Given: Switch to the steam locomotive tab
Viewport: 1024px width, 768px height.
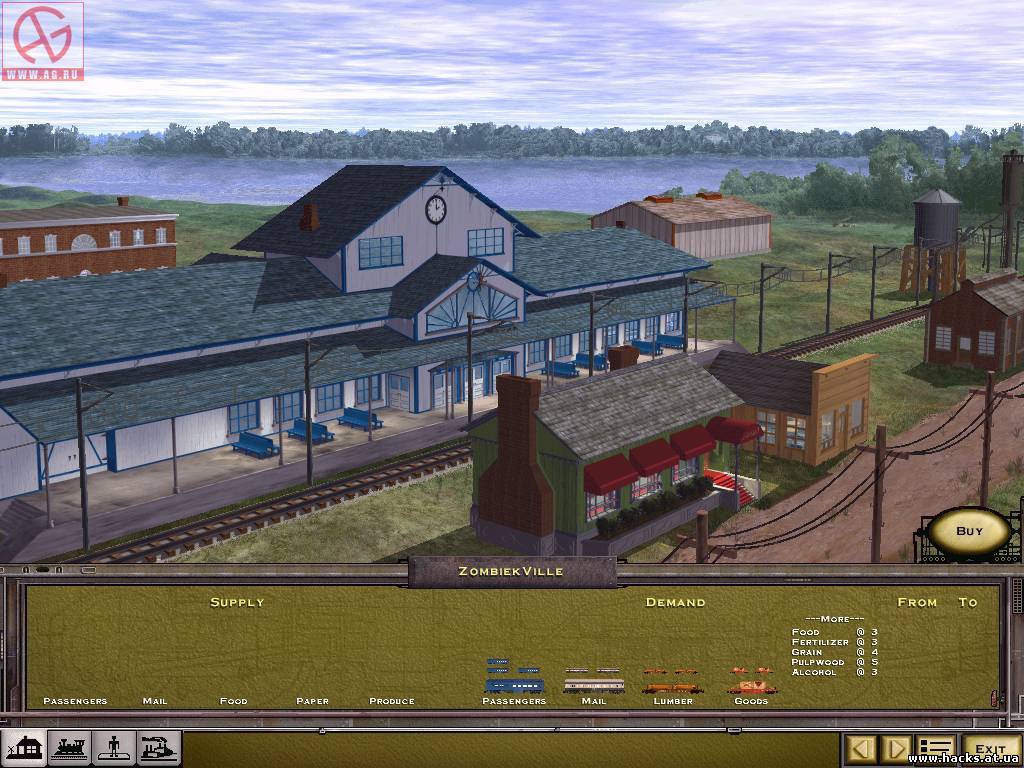Looking at the screenshot, I should 70,748.
